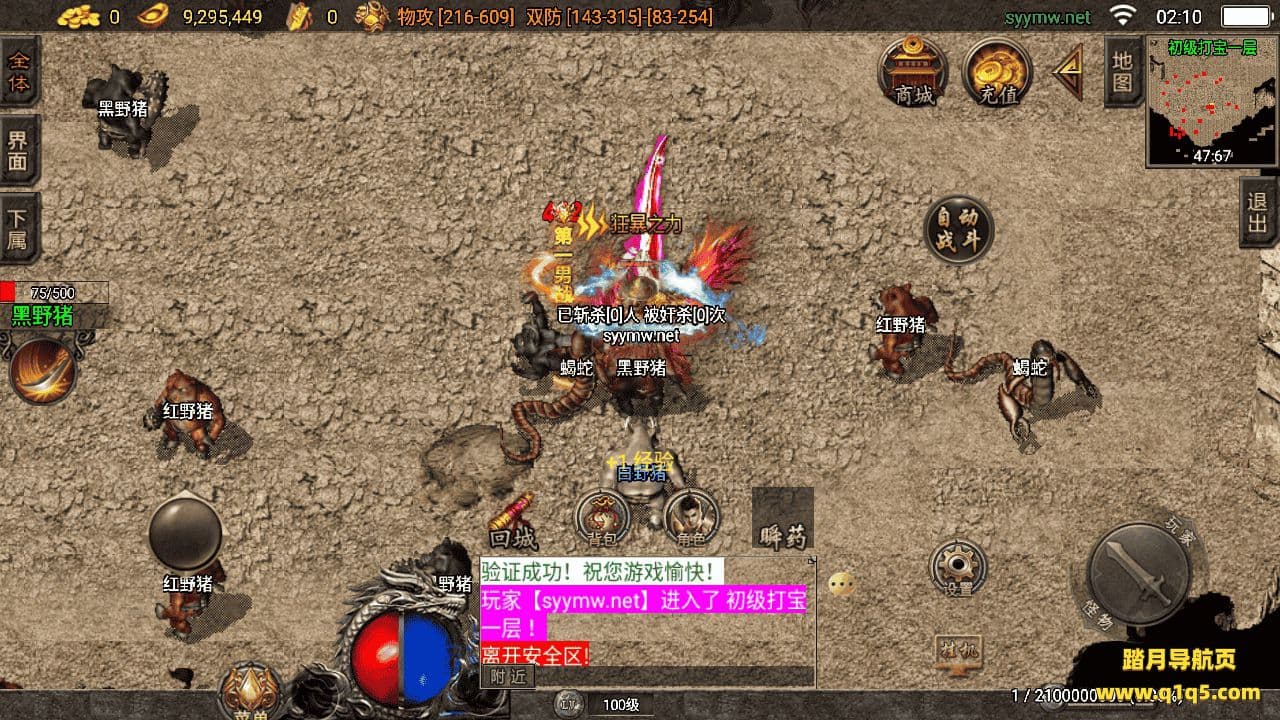Open the 界面 interface tab
1280x720 pixels.
pos(19,149)
